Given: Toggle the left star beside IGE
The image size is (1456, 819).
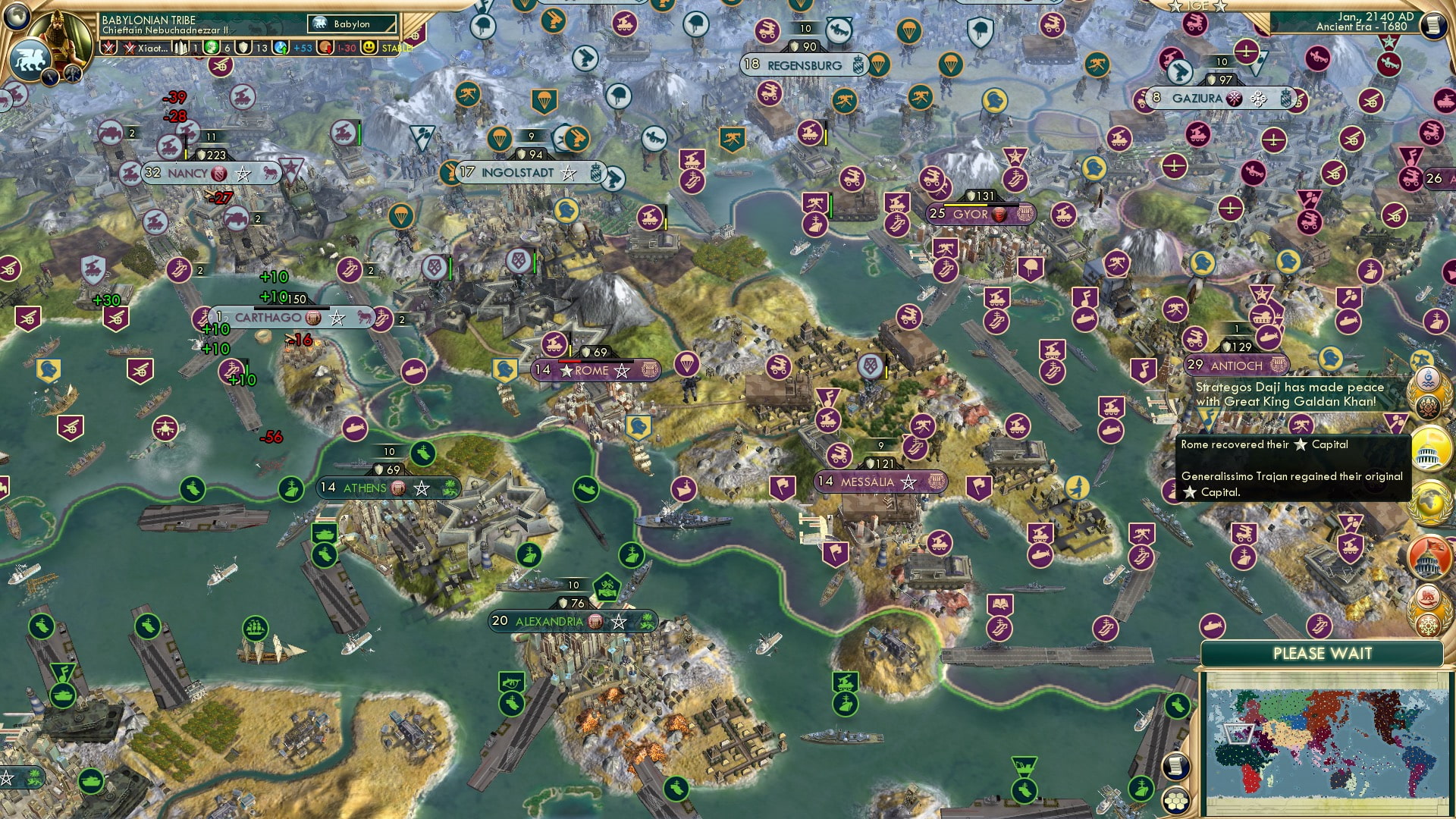Looking at the screenshot, I should [1176, 7].
